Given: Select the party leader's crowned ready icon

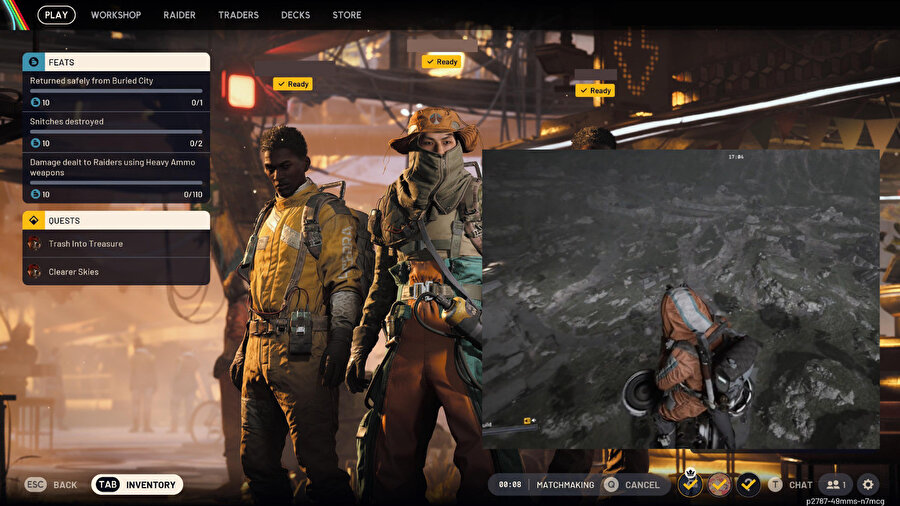Looking at the screenshot, I should (x=690, y=485).
